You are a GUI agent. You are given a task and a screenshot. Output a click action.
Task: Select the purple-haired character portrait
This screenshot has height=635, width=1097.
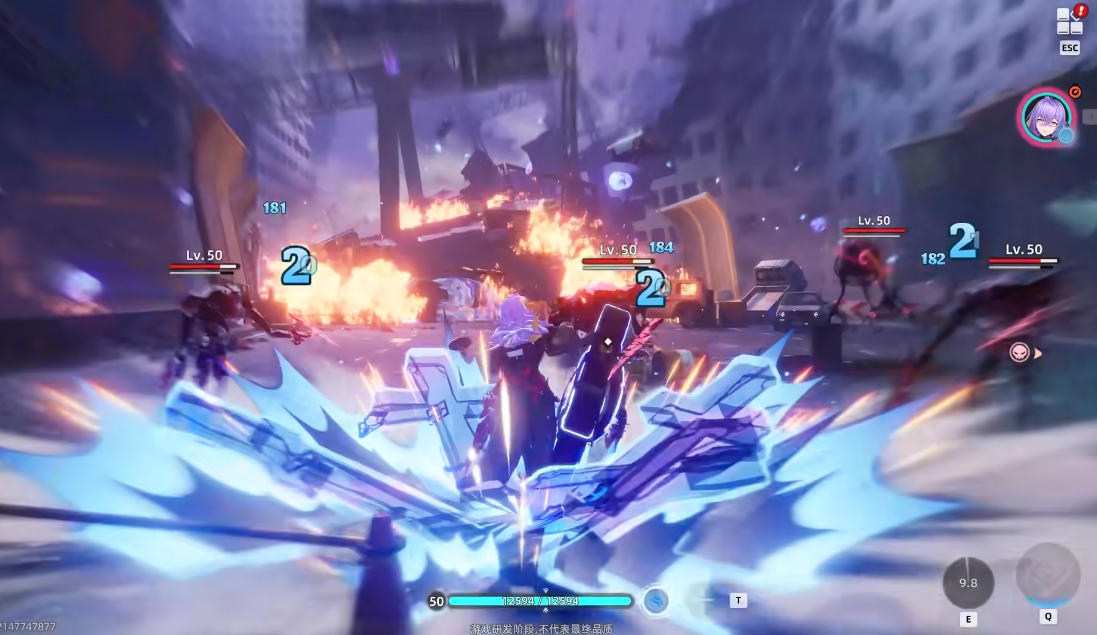click(1046, 117)
